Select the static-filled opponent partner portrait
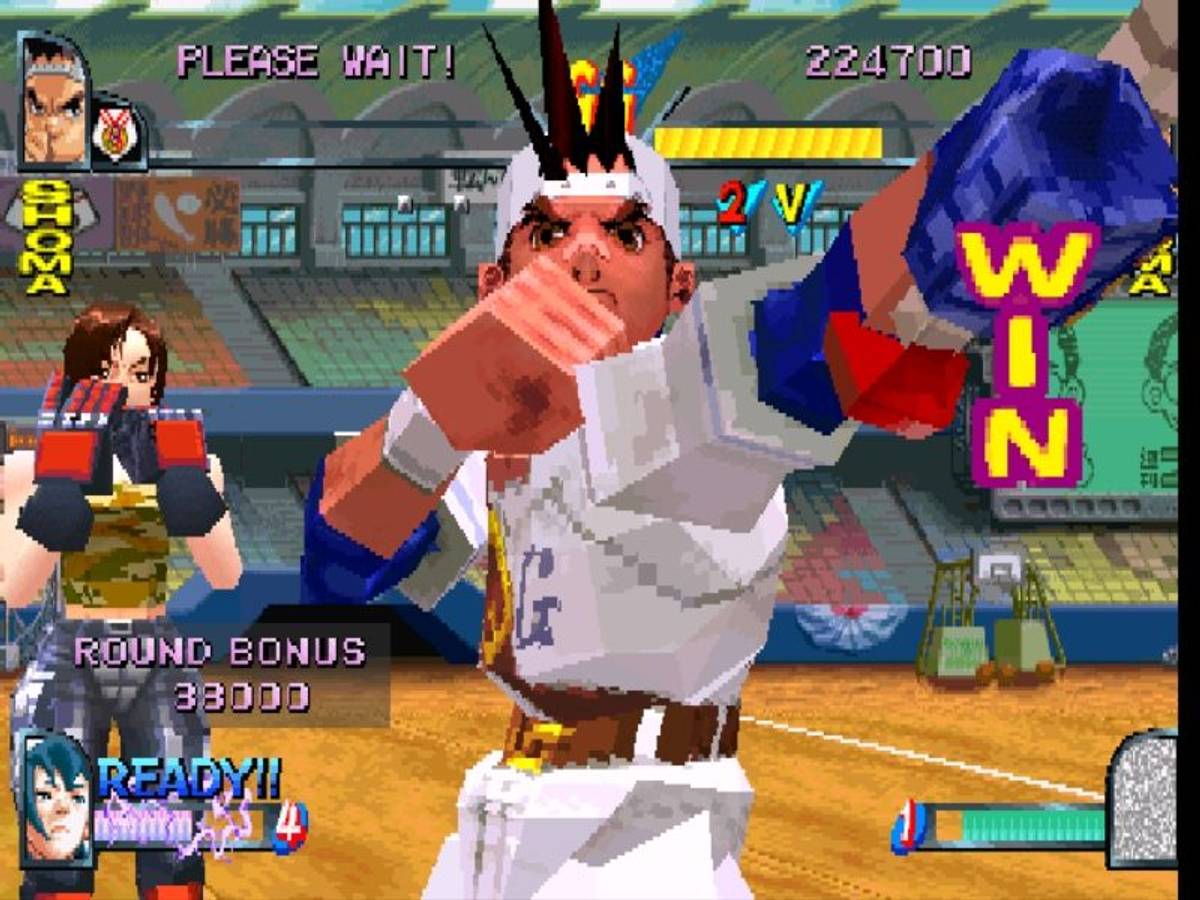The image size is (1200, 900). pos(1142,798)
